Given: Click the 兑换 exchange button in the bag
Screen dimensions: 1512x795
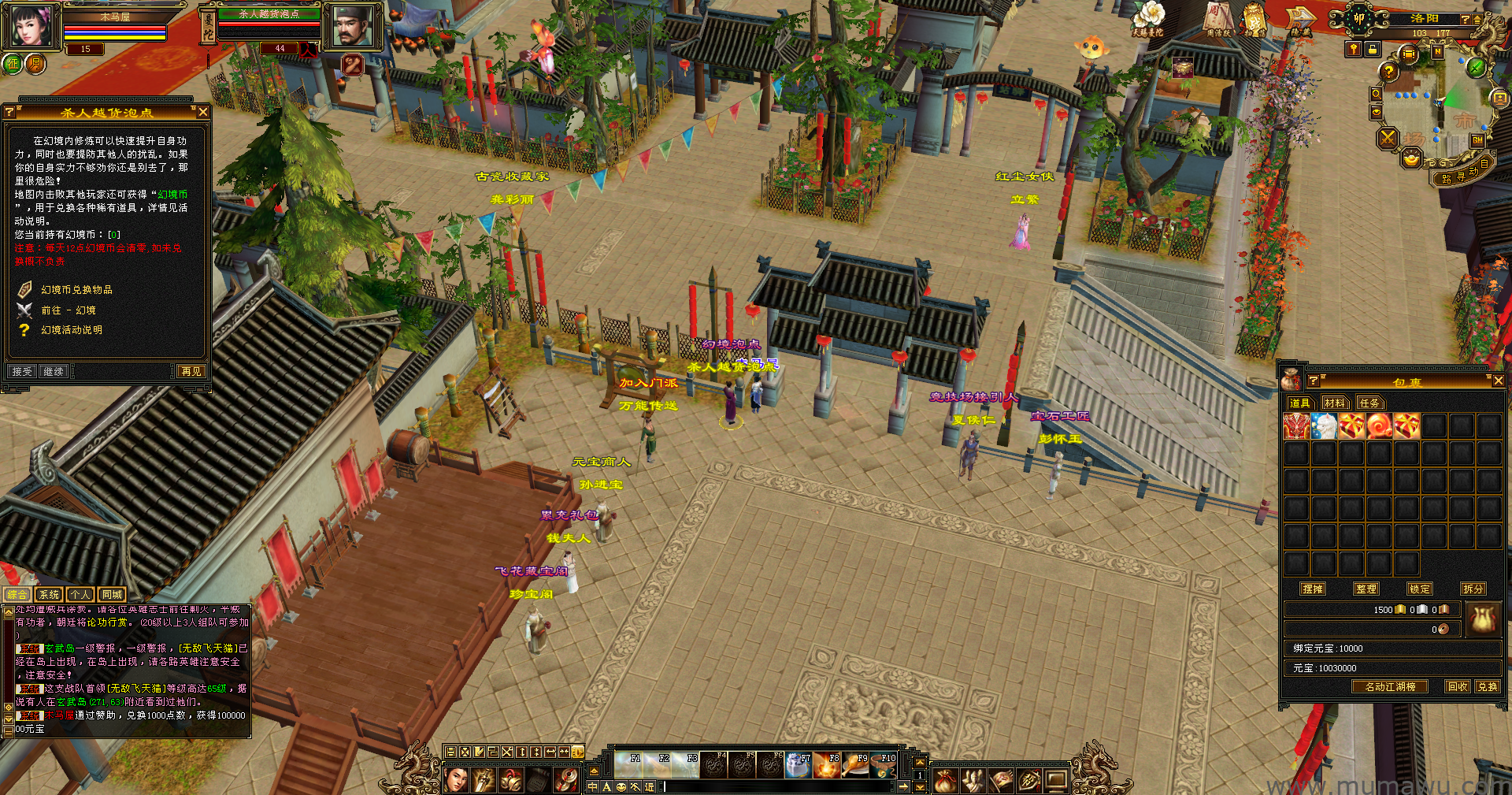Looking at the screenshot, I should 1488,686.
